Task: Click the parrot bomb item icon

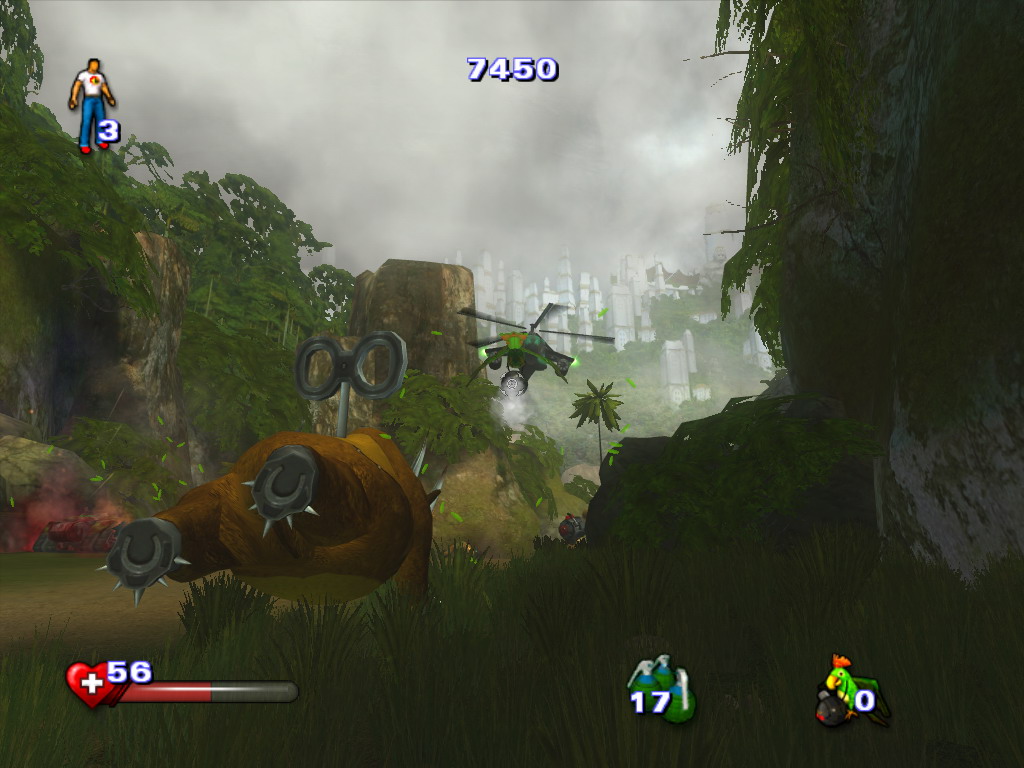Action: tap(843, 690)
